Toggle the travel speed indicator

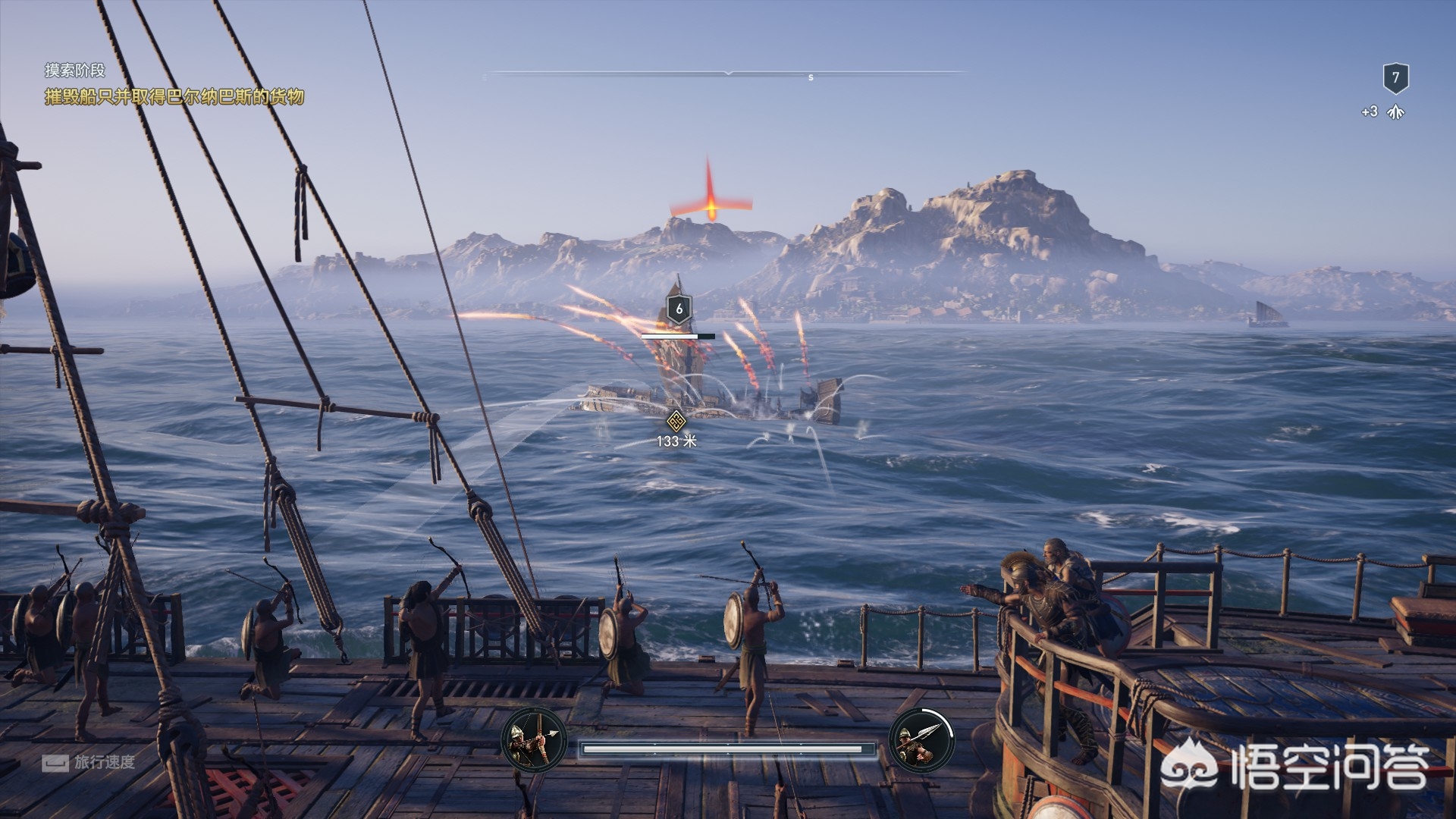(89, 762)
